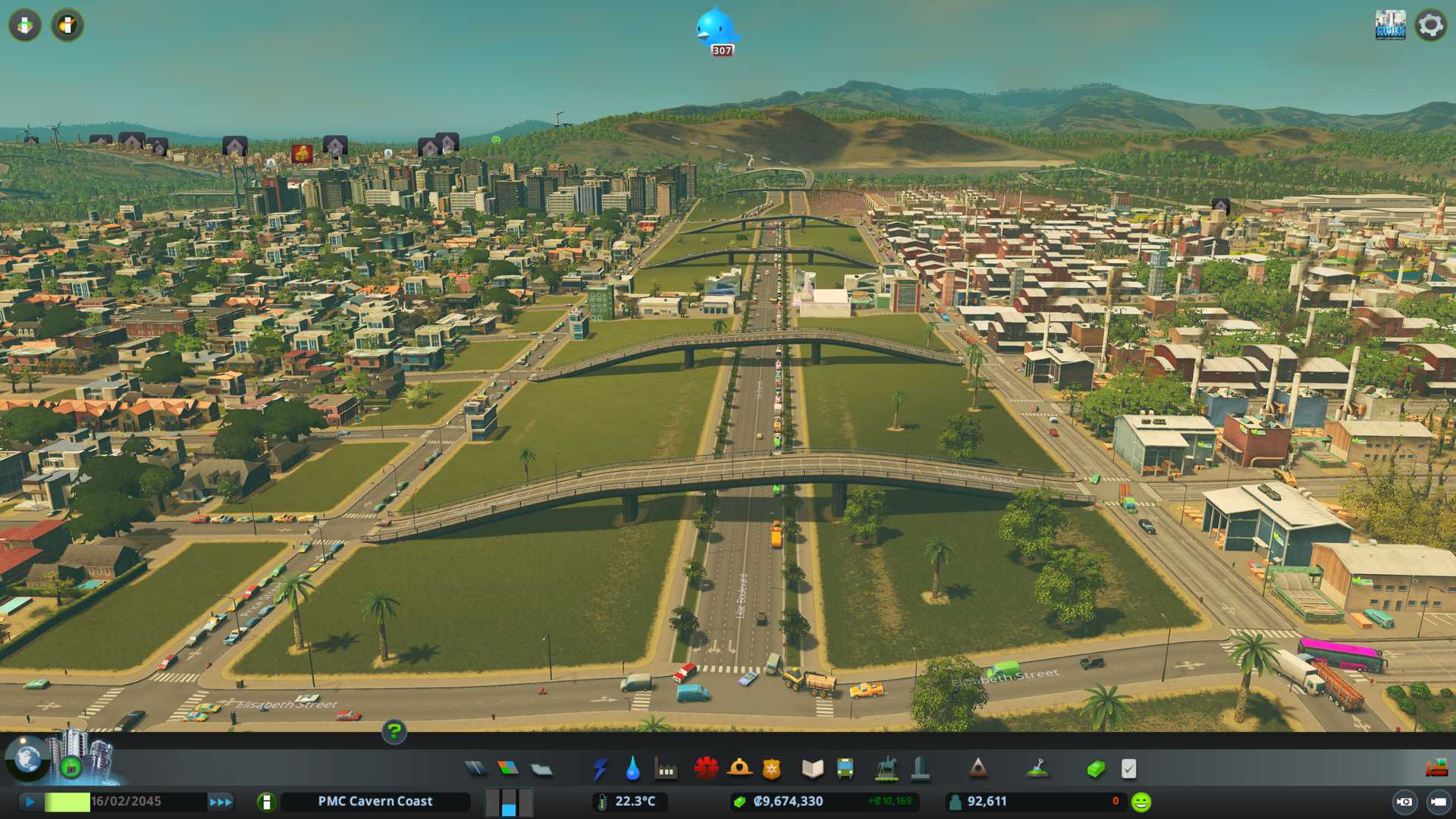
Task: Activate the bulldozer tool
Action: tap(1436, 769)
